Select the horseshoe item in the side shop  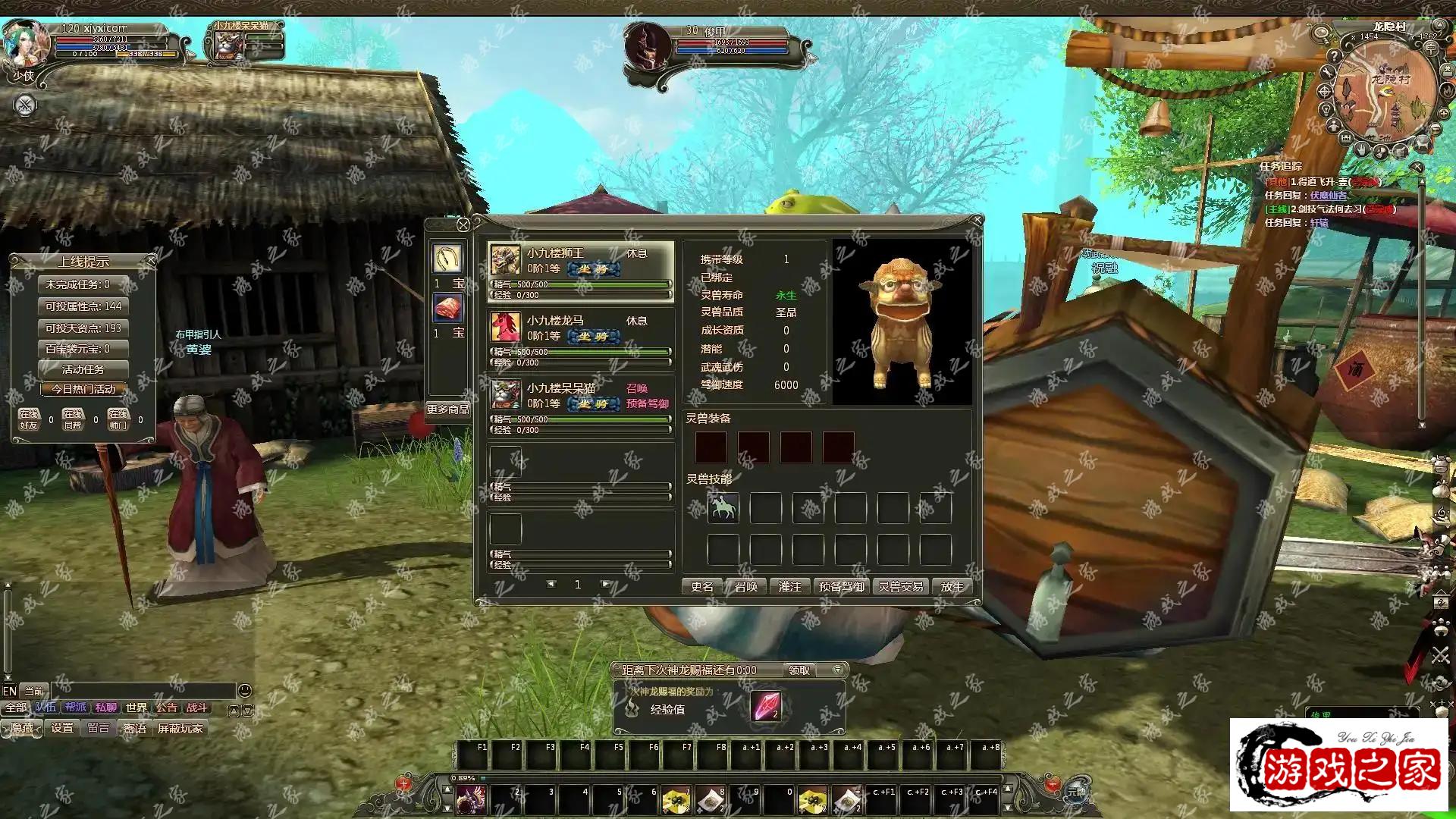[x=447, y=259]
